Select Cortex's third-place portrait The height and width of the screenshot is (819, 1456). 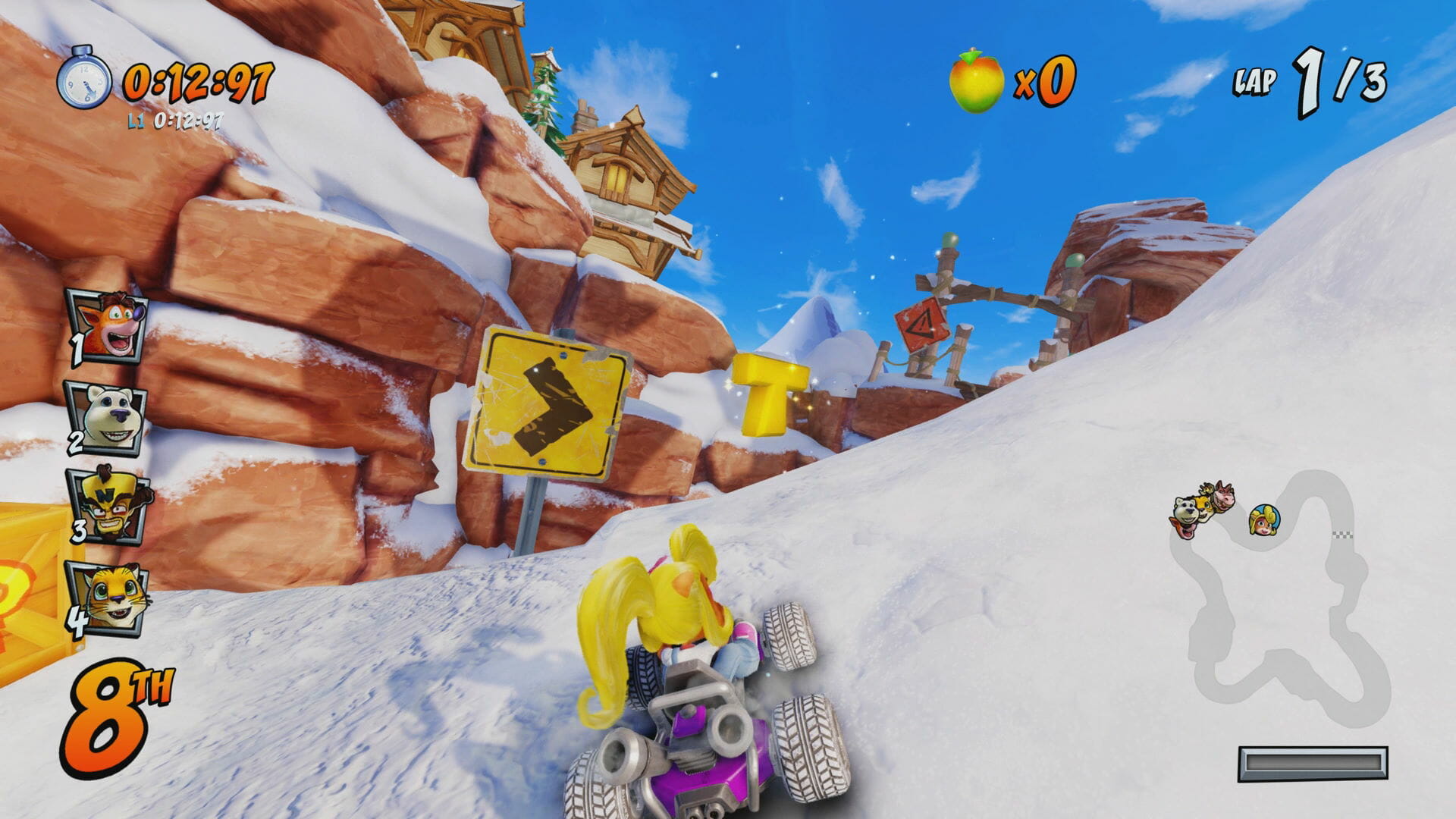108,504
